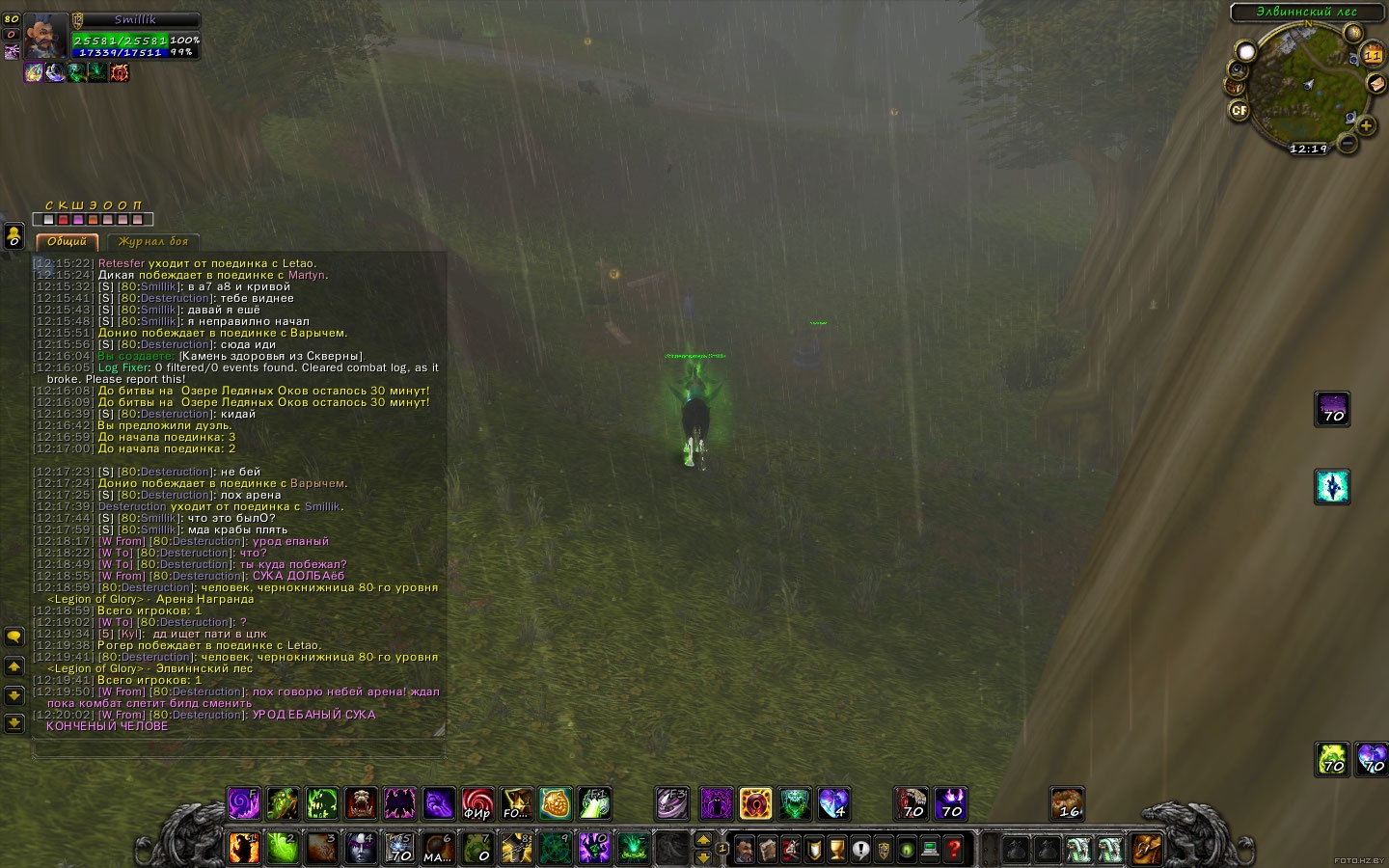Activate the red spiral ability labeled Фир
Viewport: 1389px width, 868px height.
click(477, 803)
